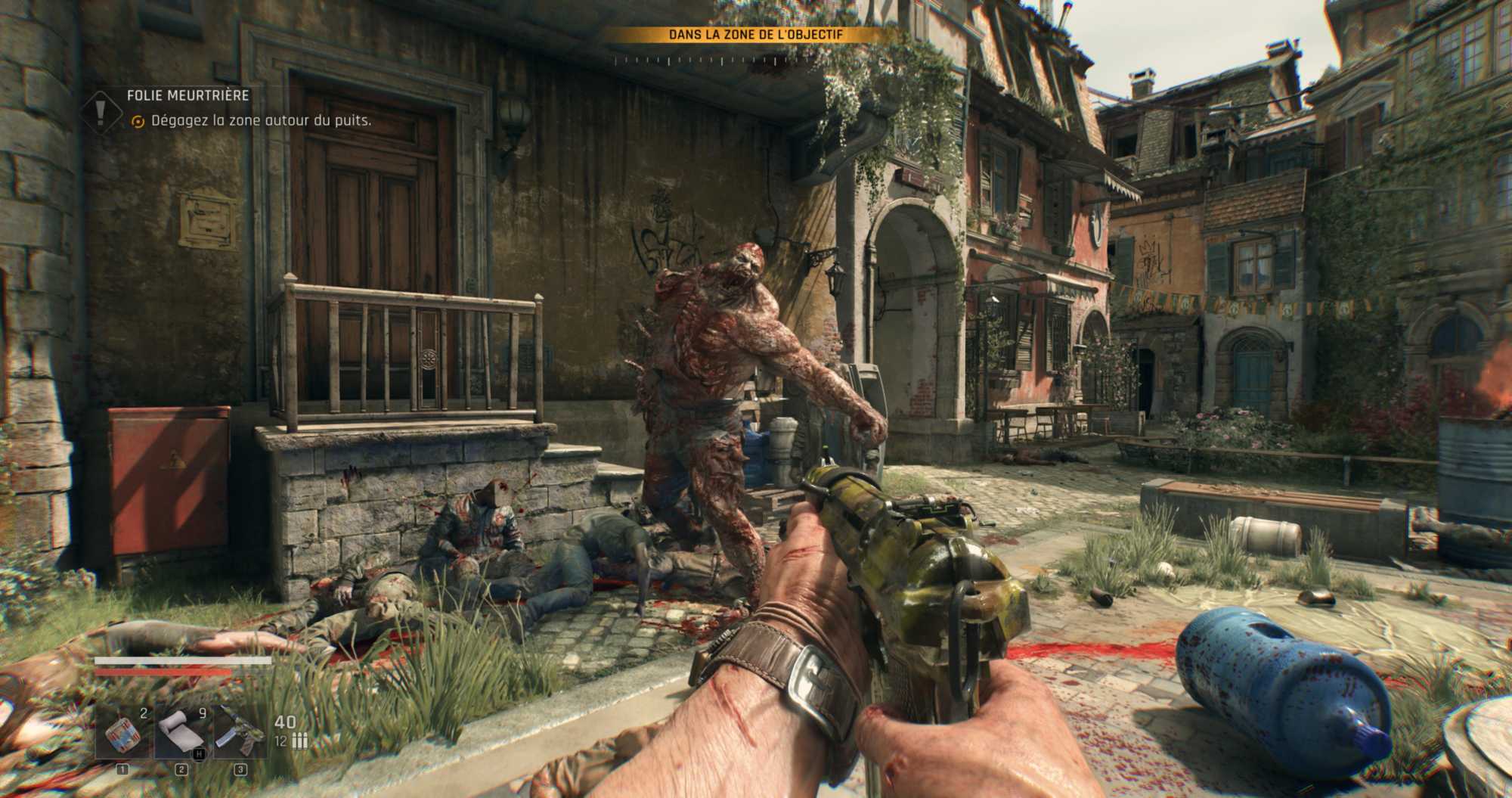Screen dimensions: 1512x798
Task: Click the compass strip below the objective banner
Action: coord(755,61)
